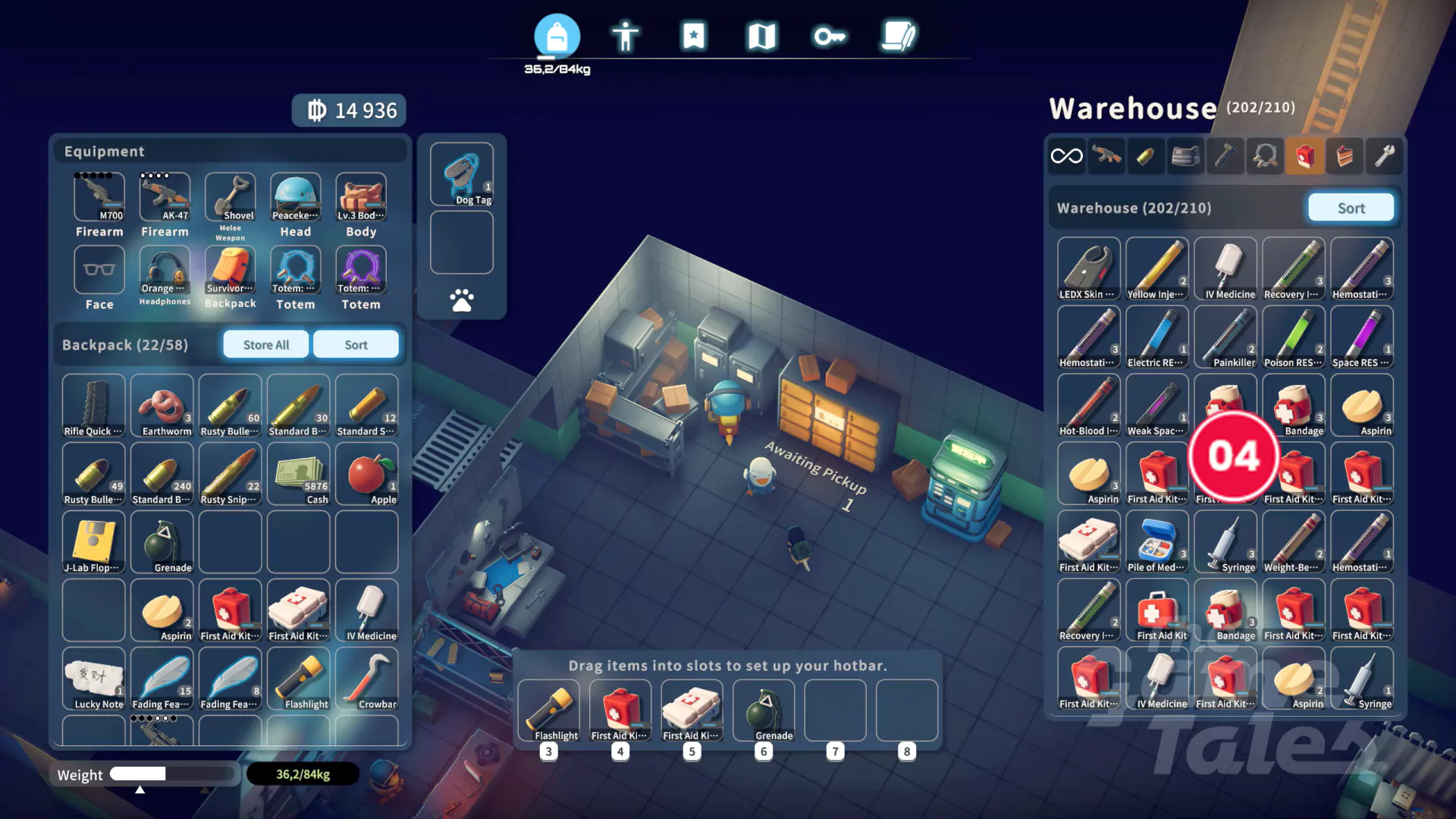Show all warehouse items with infinity filter

click(1066, 156)
